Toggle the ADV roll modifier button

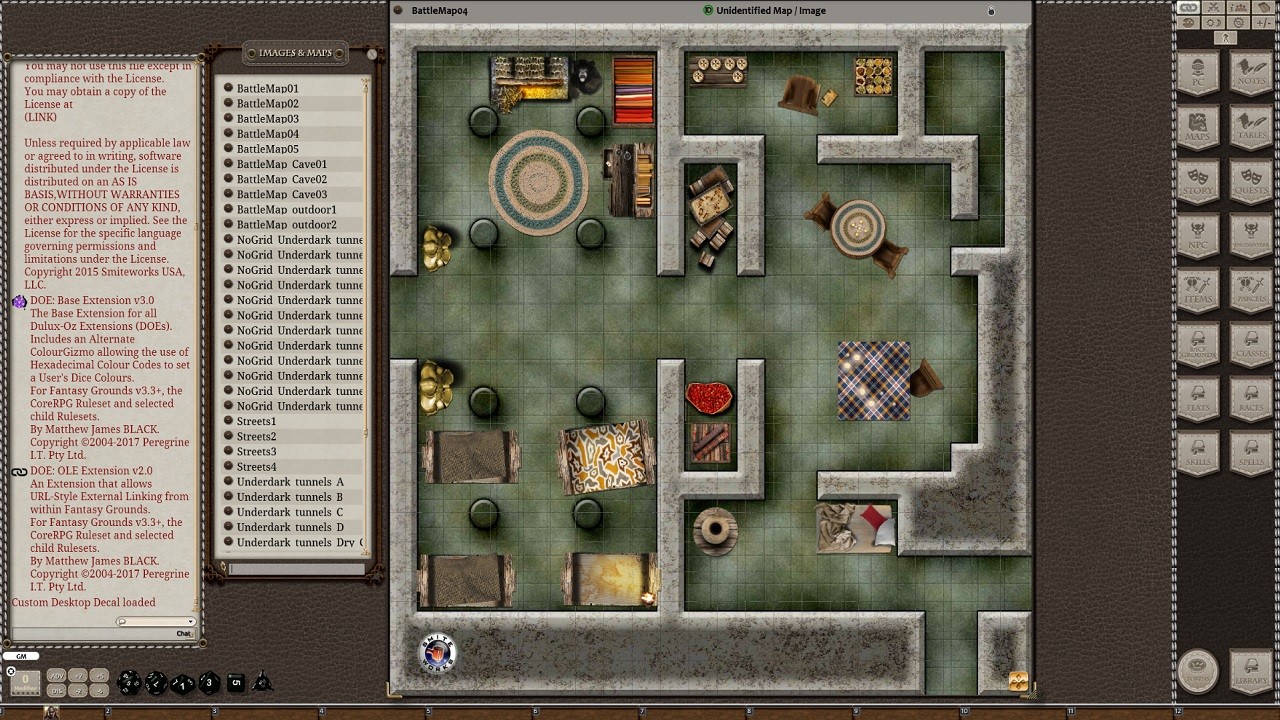pyautogui.click(x=57, y=676)
